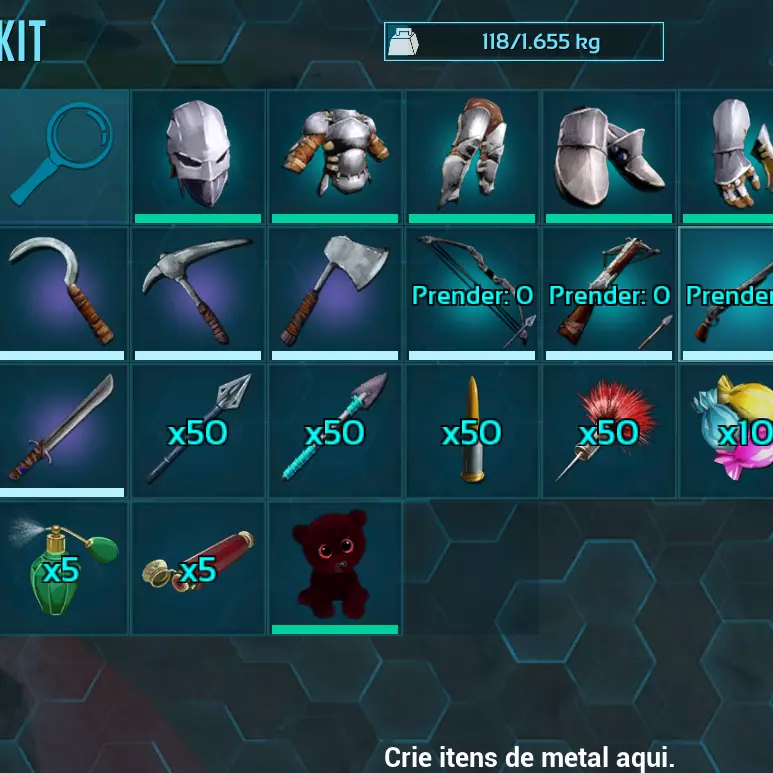Select the metal helmet slot
This screenshot has height=773, width=773.
(198, 155)
